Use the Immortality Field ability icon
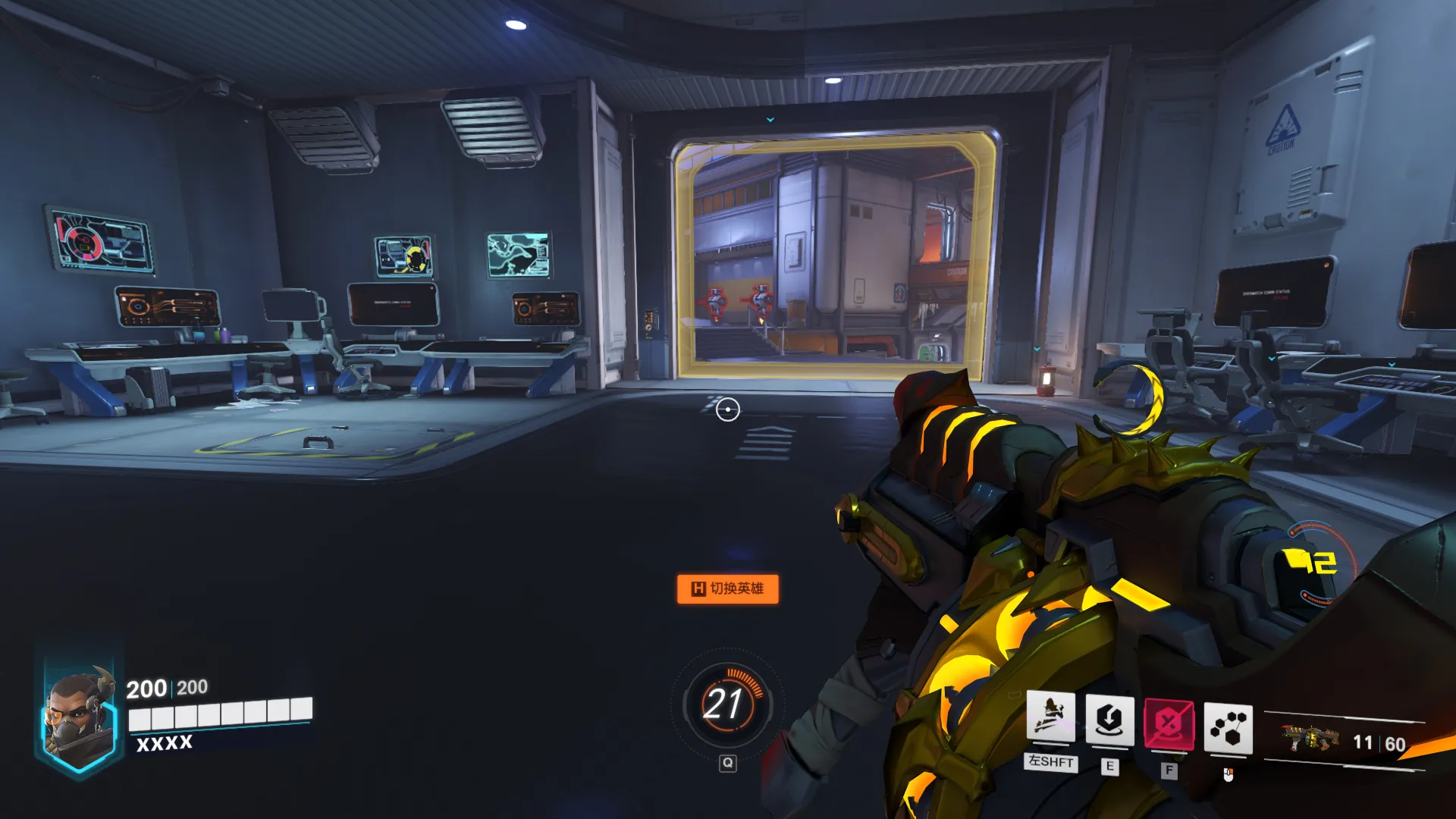This screenshot has height=819, width=1456. (x=1109, y=720)
